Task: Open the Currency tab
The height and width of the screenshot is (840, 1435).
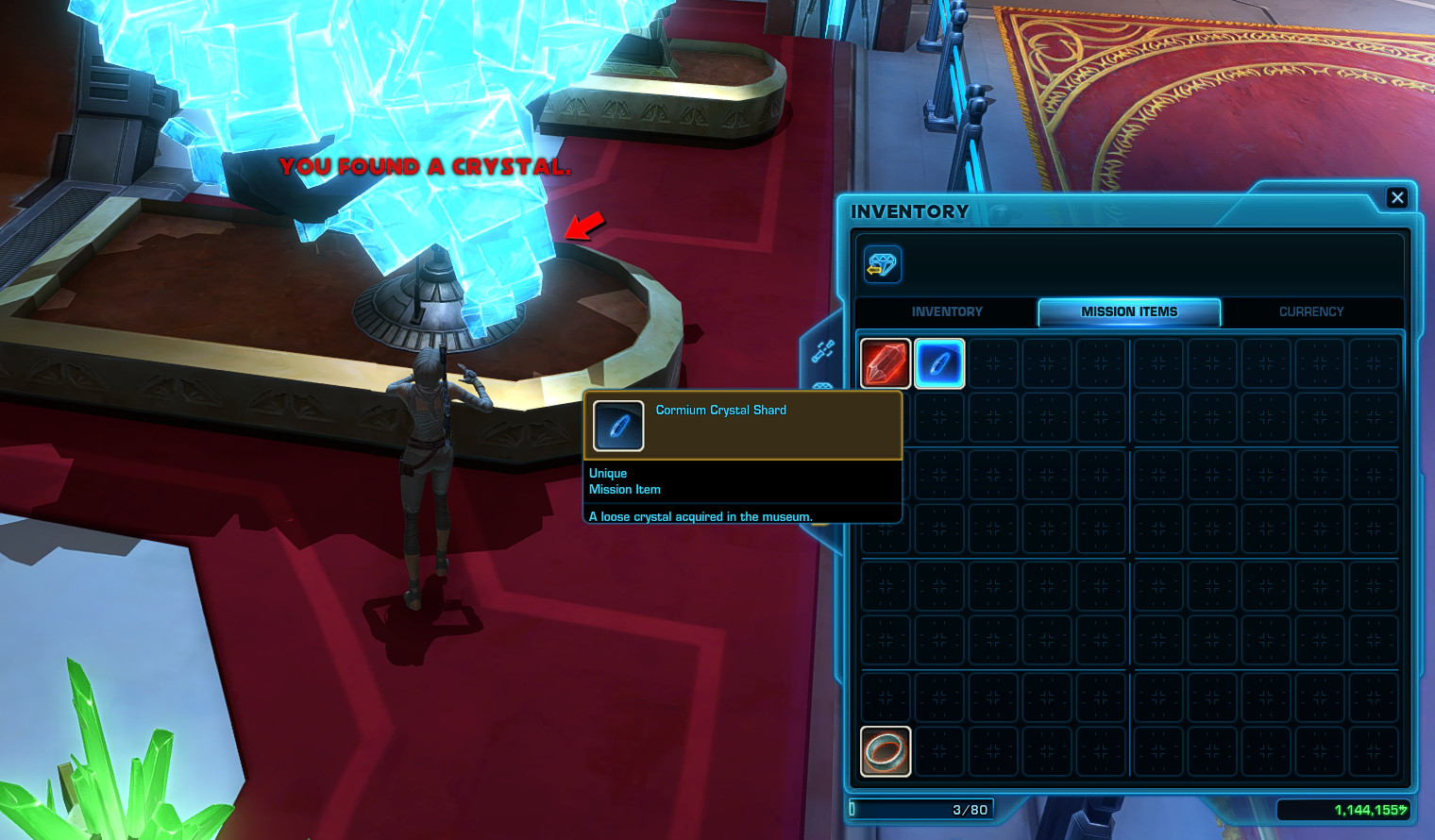Action: click(1310, 311)
